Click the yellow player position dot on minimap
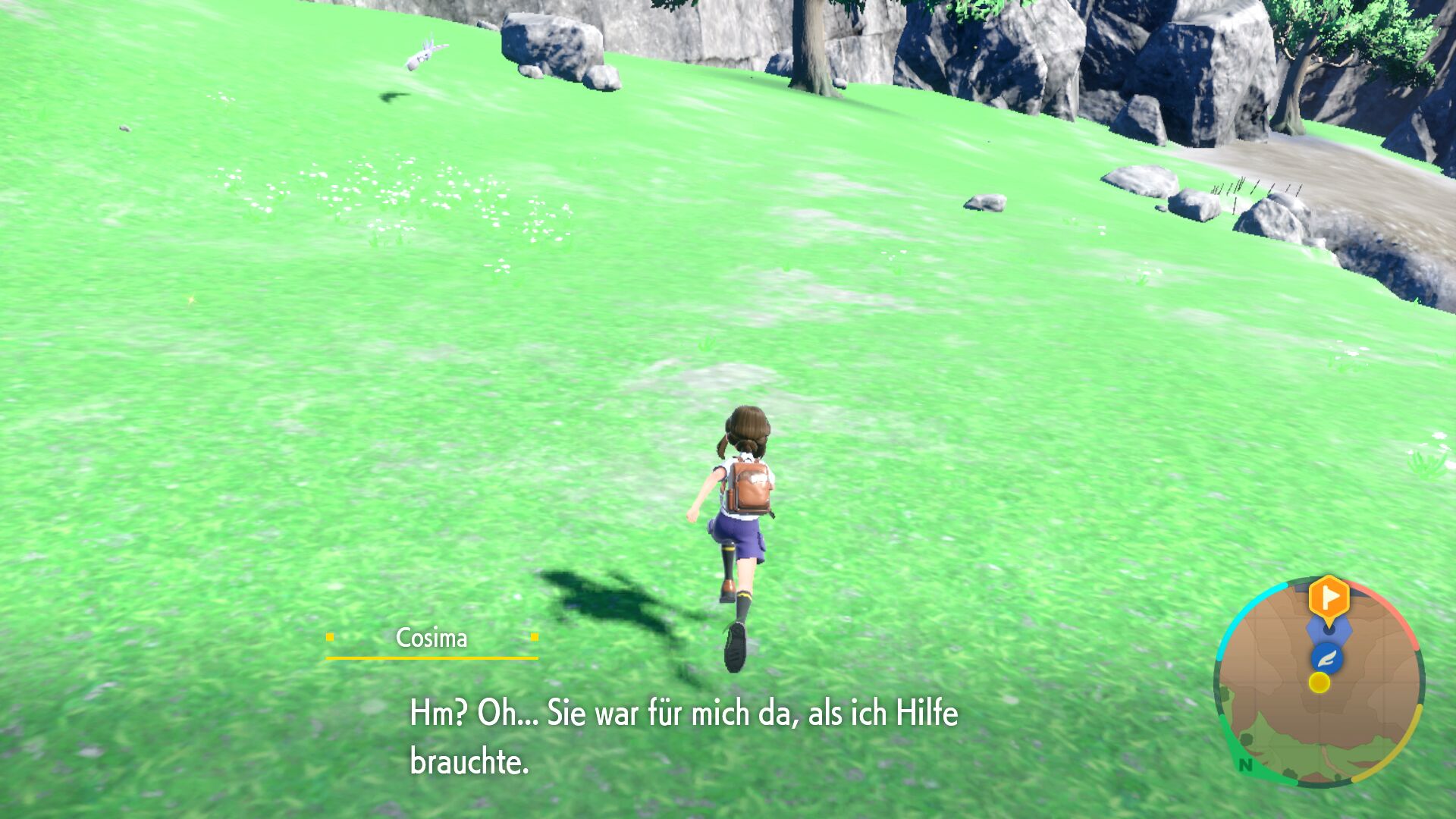This screenshot has height=819, width=1456. pyautogui.click(x=1319, y=683)
